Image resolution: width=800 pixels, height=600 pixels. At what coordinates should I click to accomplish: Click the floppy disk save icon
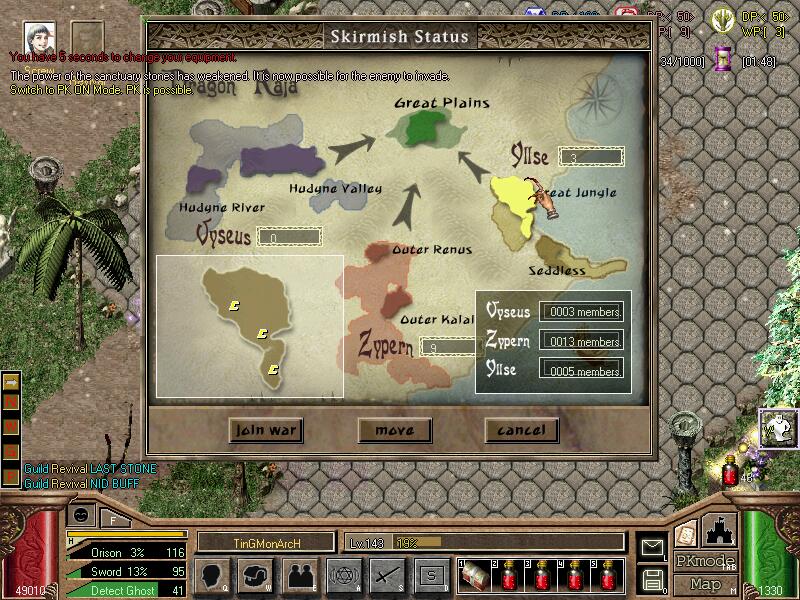click(652, 577)
